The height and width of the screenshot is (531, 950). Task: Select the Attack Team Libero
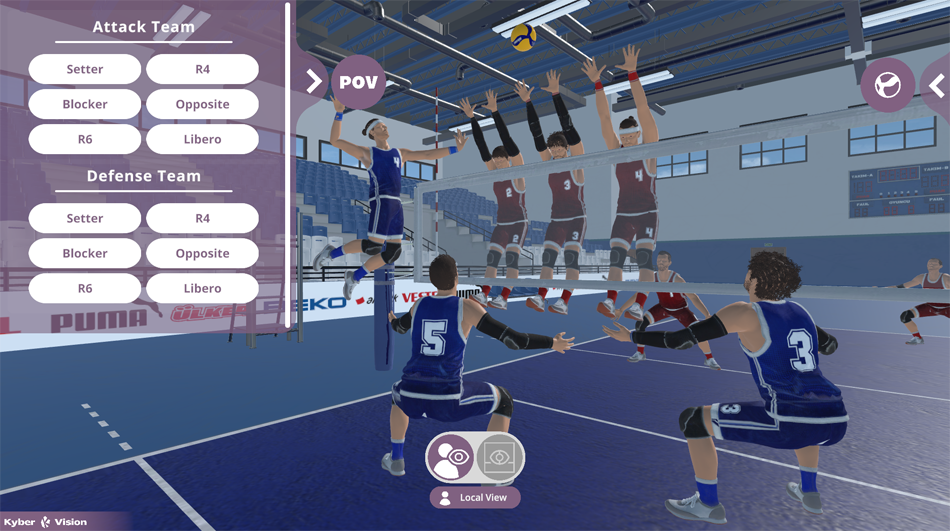coord(202,139)
